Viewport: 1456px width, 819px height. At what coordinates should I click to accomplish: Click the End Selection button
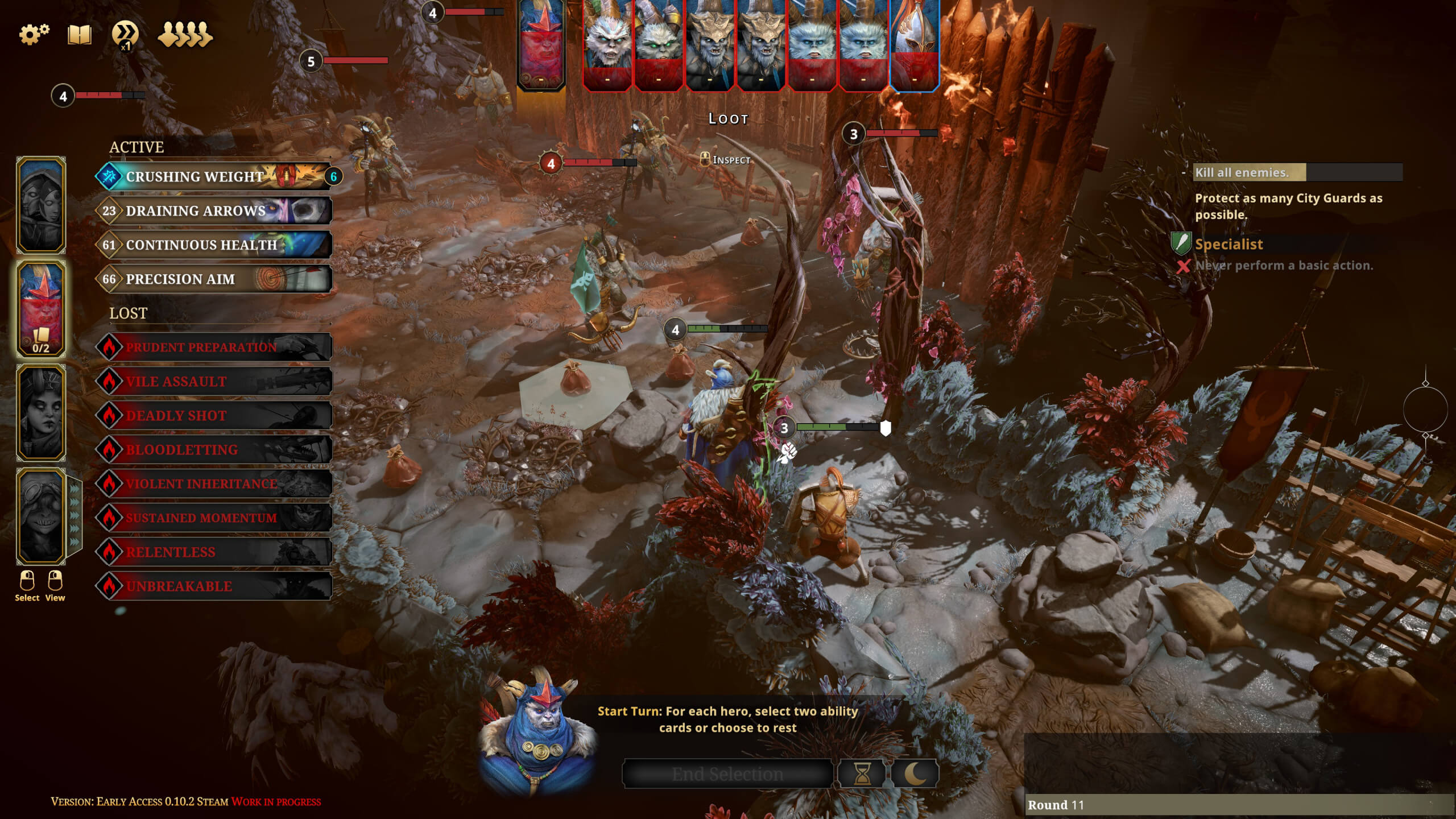pos(727,773)
